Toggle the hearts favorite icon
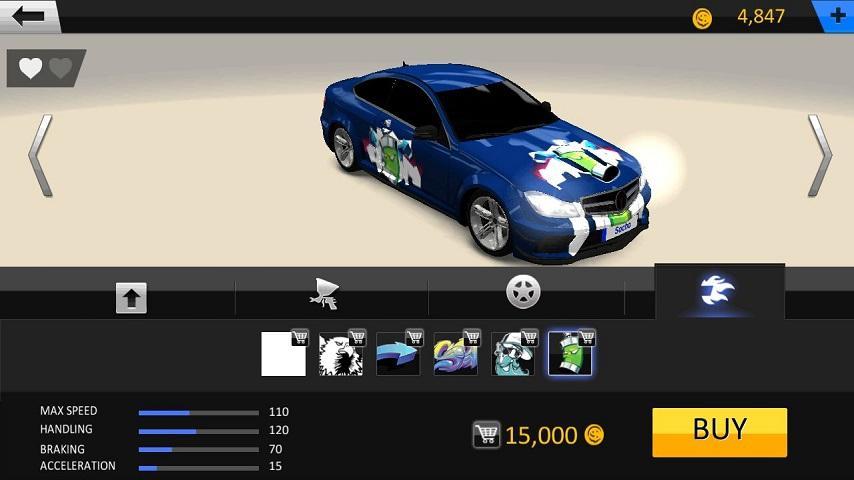This screenshot has width=854, height=480. click(x=46, y=68)
